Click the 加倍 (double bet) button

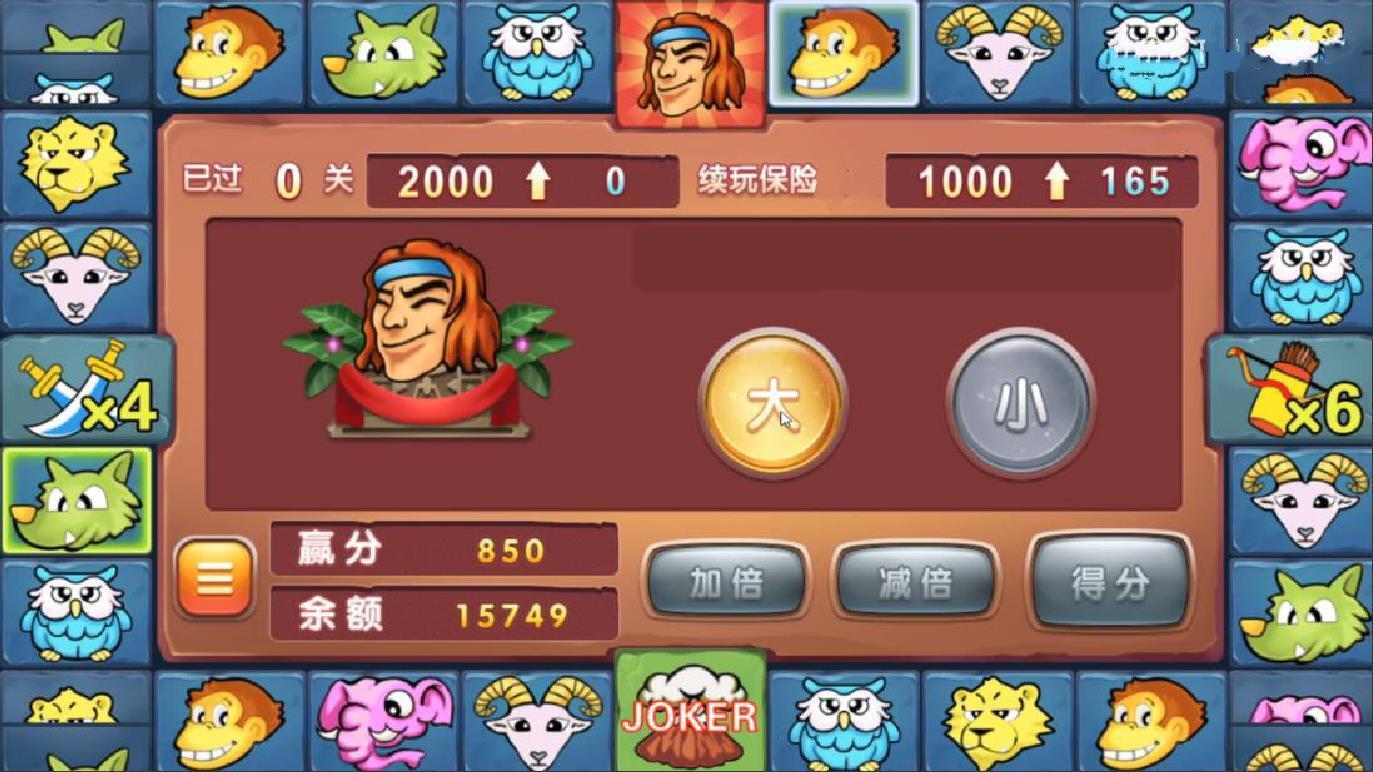[x=725, y=583]
